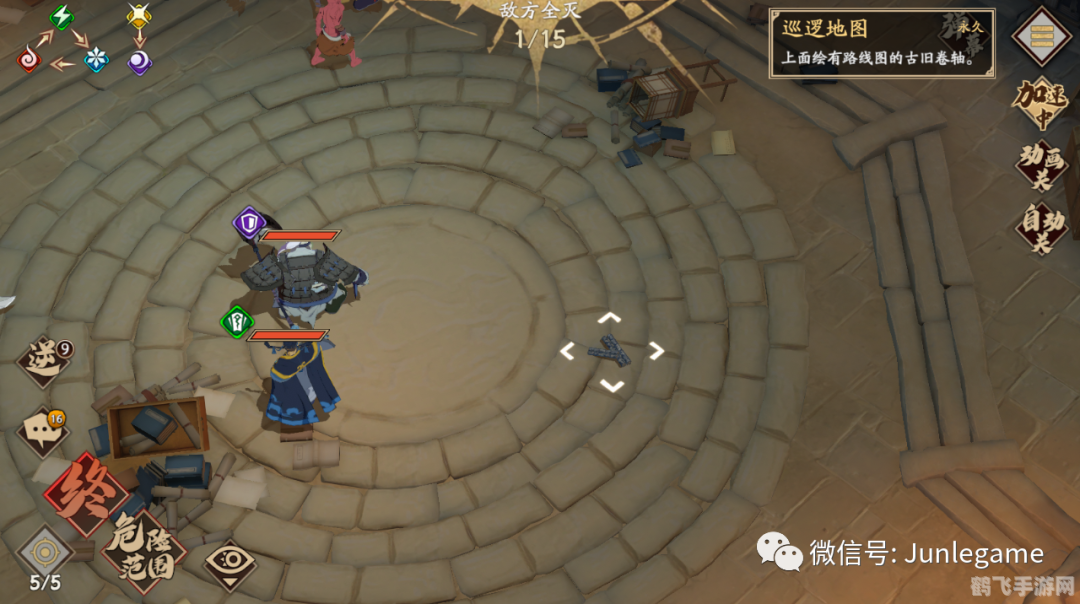Toggle the 加速中 speed-up button
The height and width of the screenshot is (604, 1080).
click(x=1041, y=105)
